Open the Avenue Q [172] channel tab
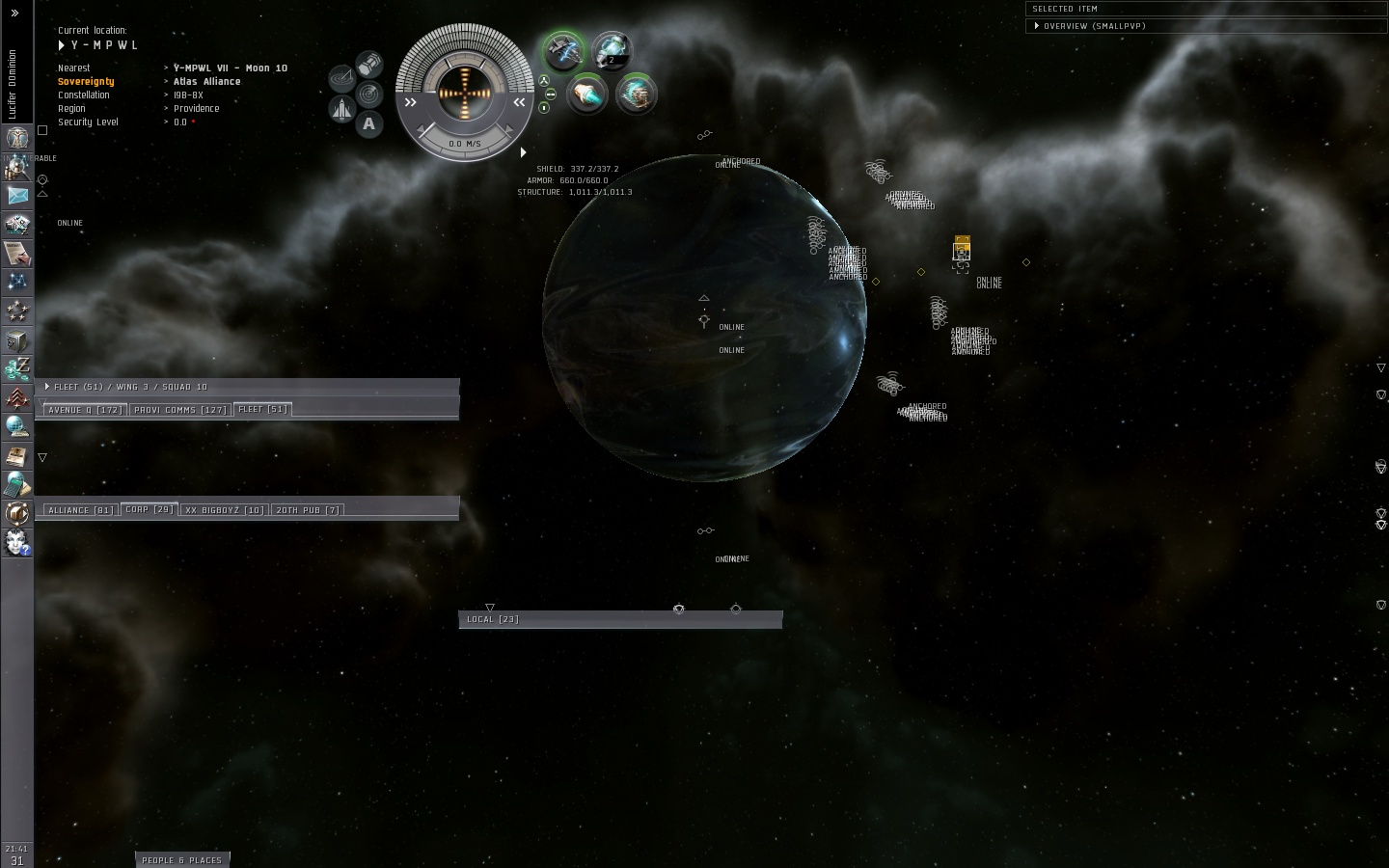The image size is (1389, 868). point(85,410)
